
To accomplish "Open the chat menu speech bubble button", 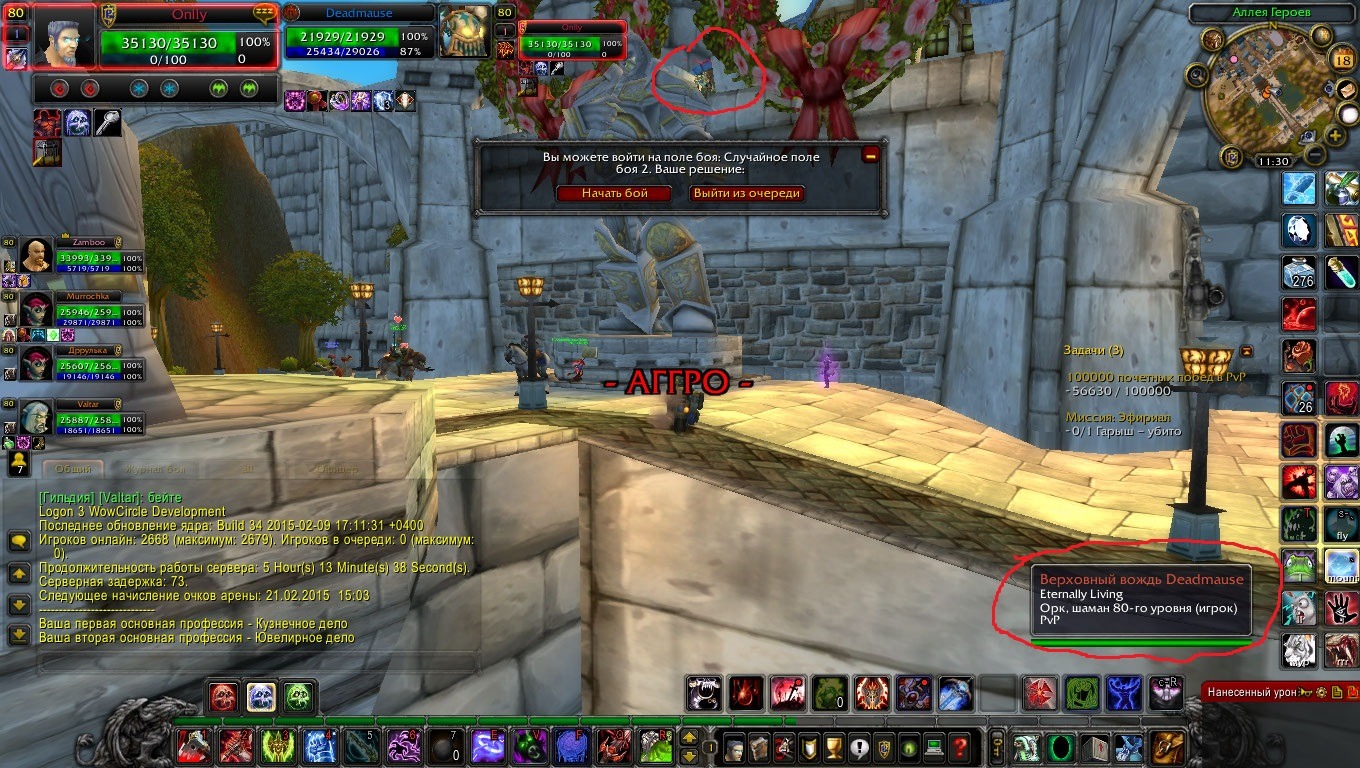I will pos(19,541).
